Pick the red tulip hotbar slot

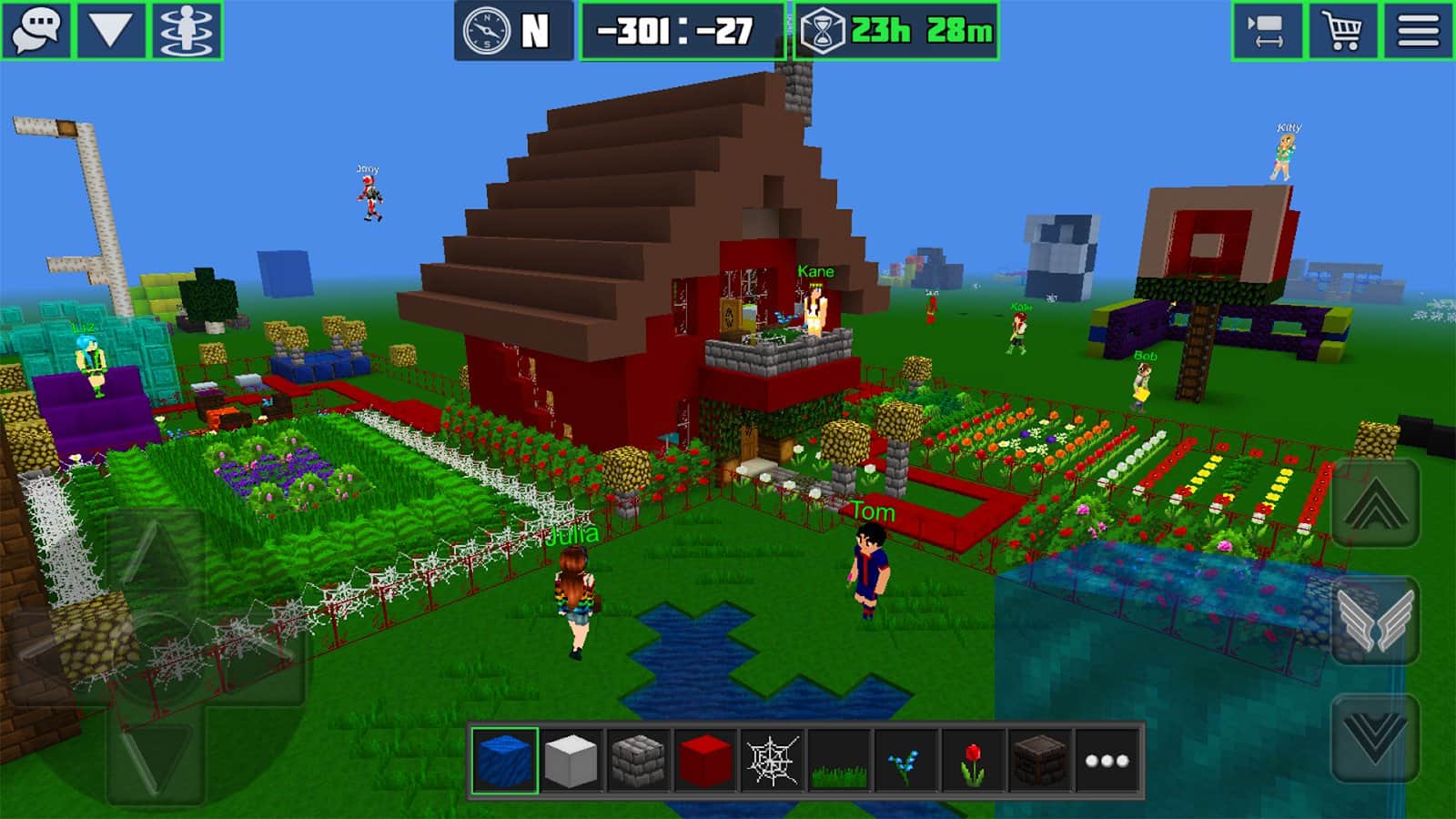(x=973, y=761)
